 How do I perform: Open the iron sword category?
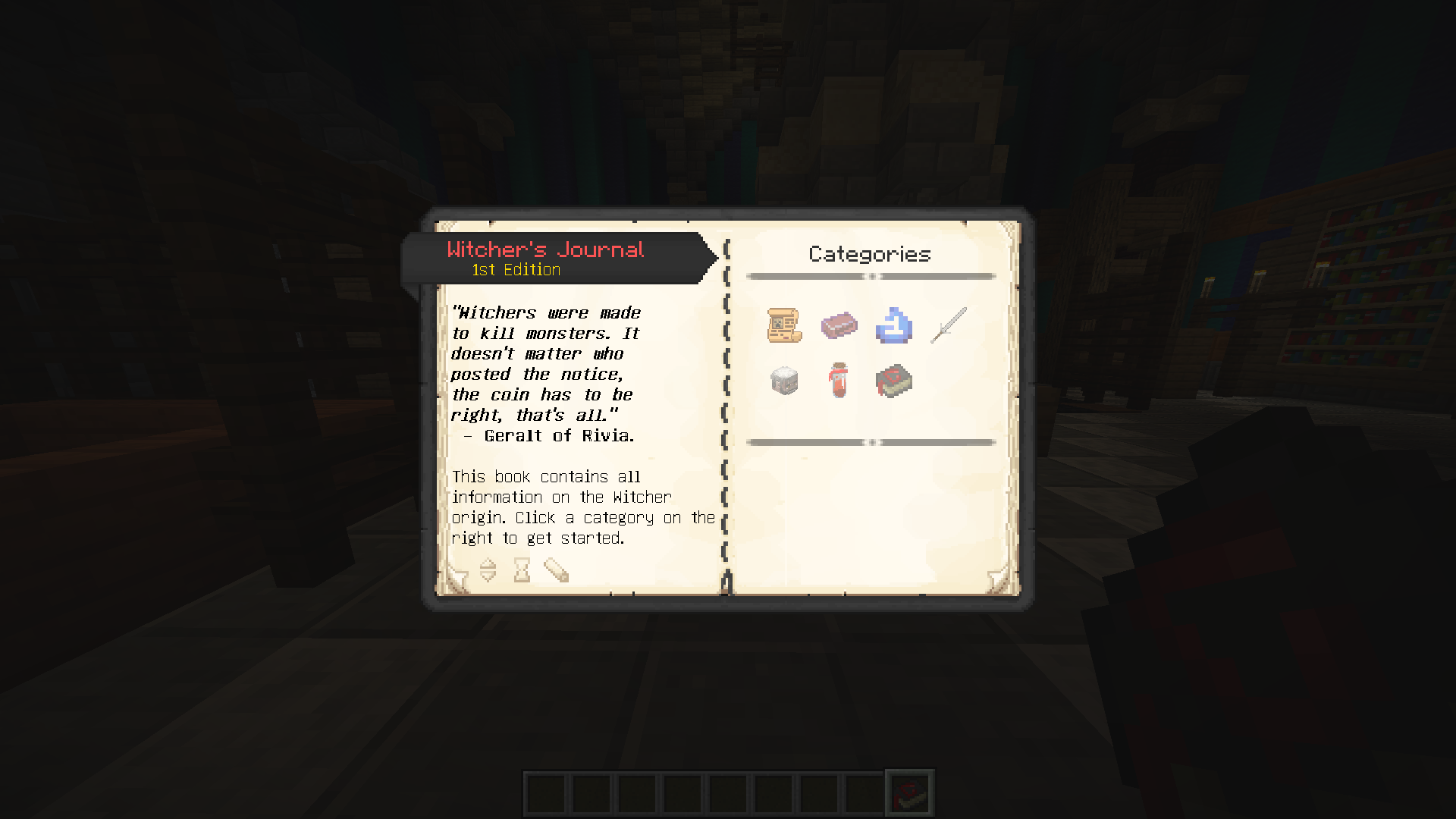946,325
